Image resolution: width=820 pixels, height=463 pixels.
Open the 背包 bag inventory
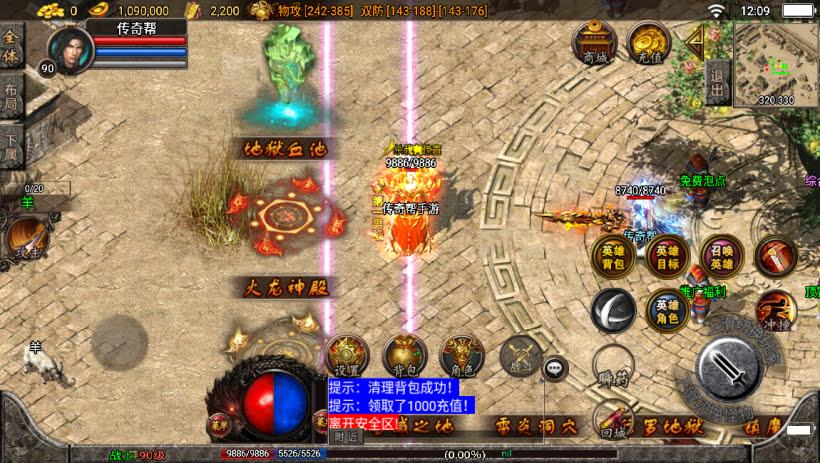click(x=405, y=356)
